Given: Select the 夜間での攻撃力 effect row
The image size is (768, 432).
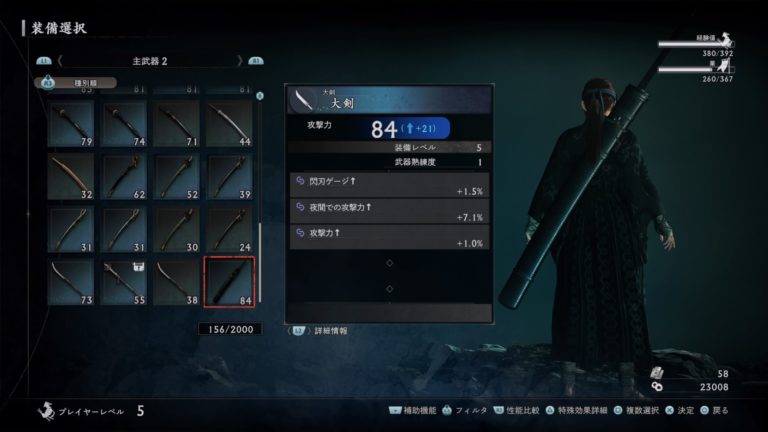Looking at the screenshot, I should (x=390, y=211).
